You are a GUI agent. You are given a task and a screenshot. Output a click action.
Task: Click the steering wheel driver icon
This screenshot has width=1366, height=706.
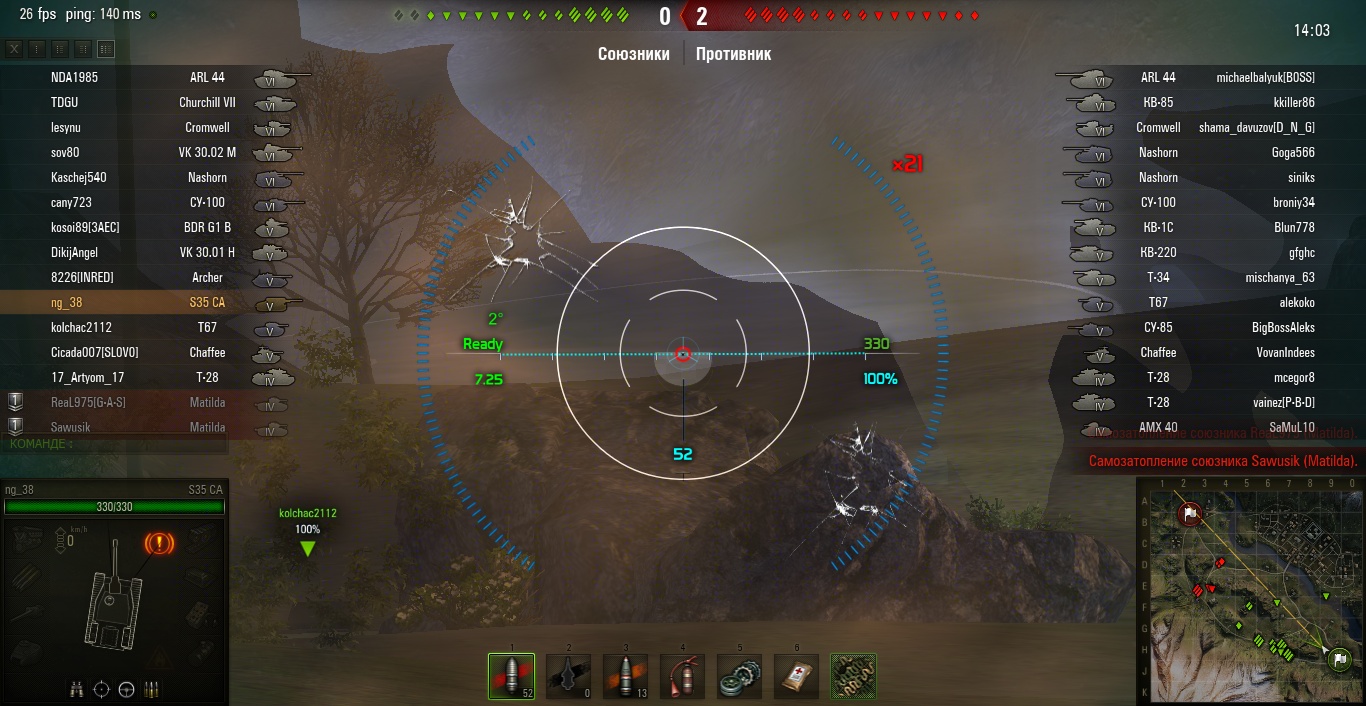[x=126, y=689]
